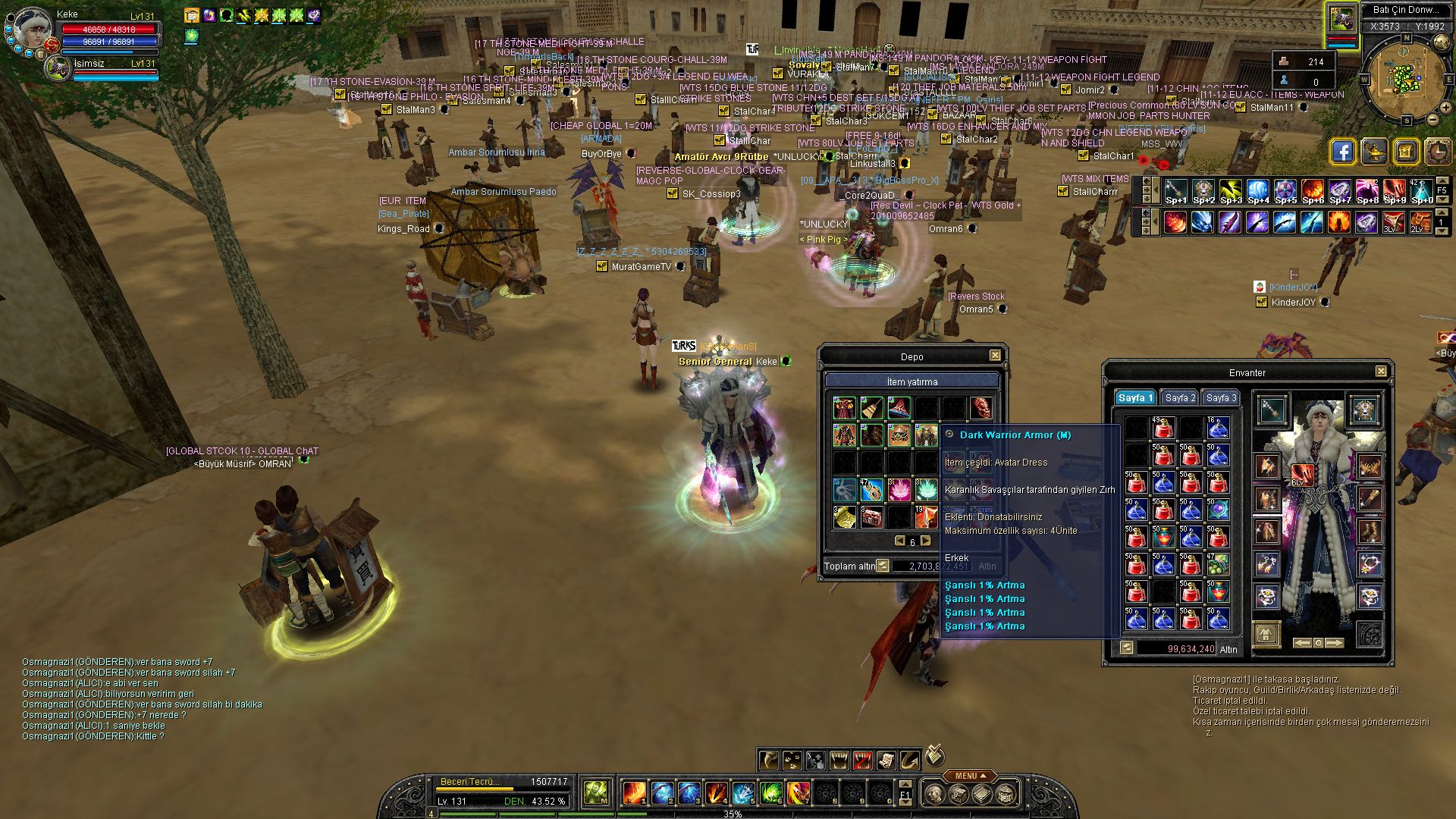Pick the pink lotus flower in Depo

tap(899, 490)
